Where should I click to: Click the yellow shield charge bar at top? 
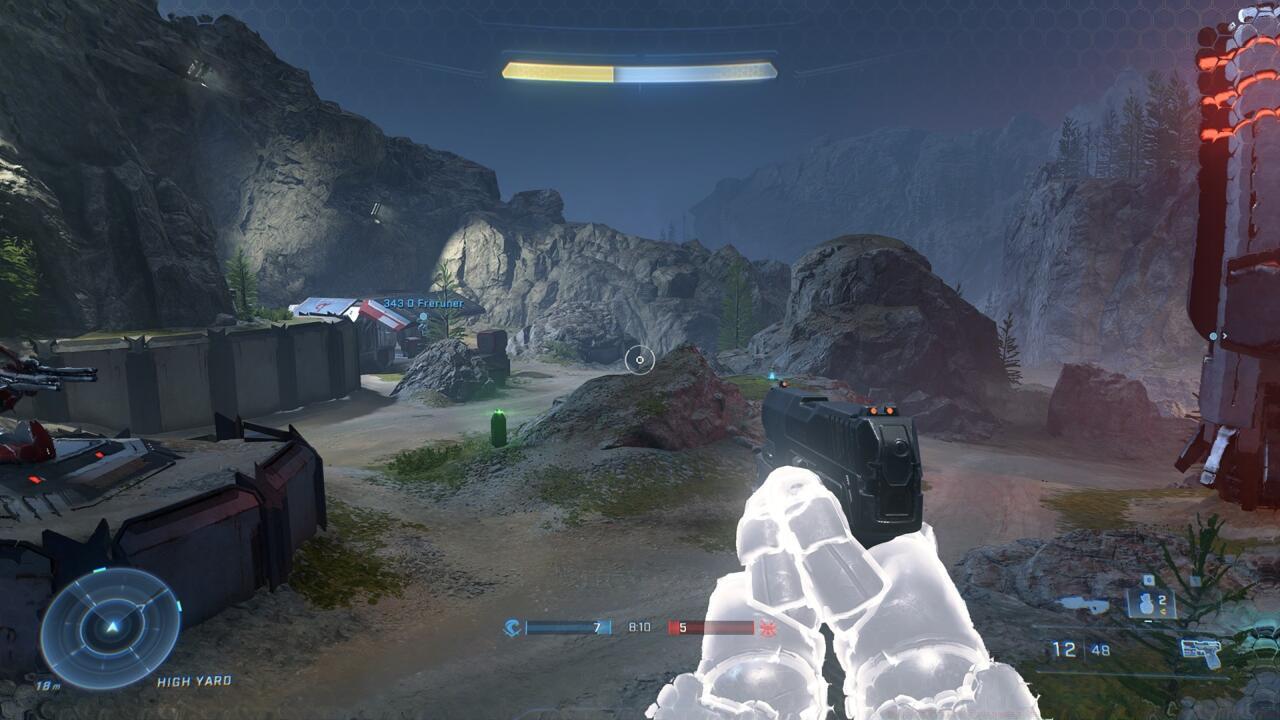[556, 71]
